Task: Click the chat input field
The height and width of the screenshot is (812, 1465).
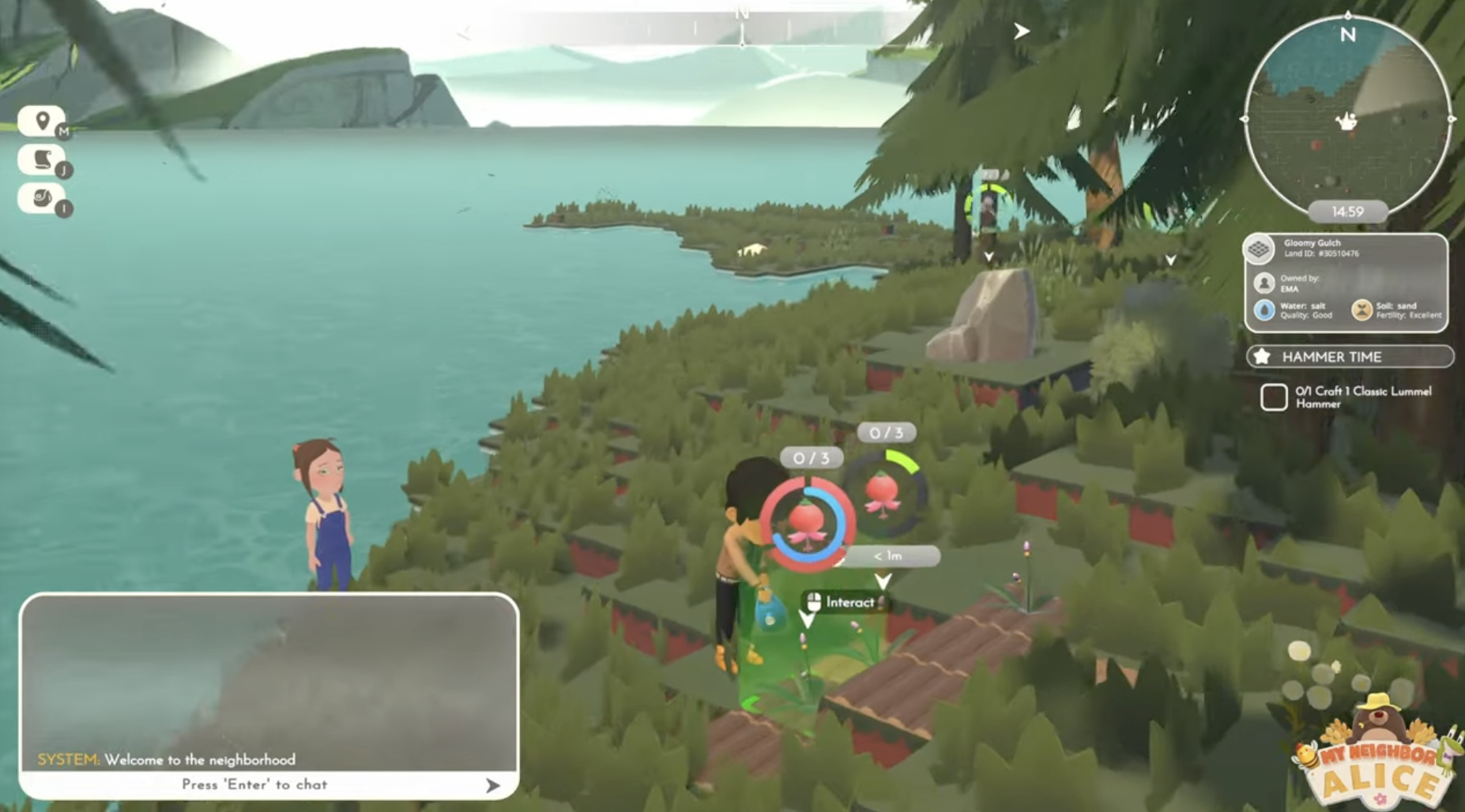Action: (254, 784)
